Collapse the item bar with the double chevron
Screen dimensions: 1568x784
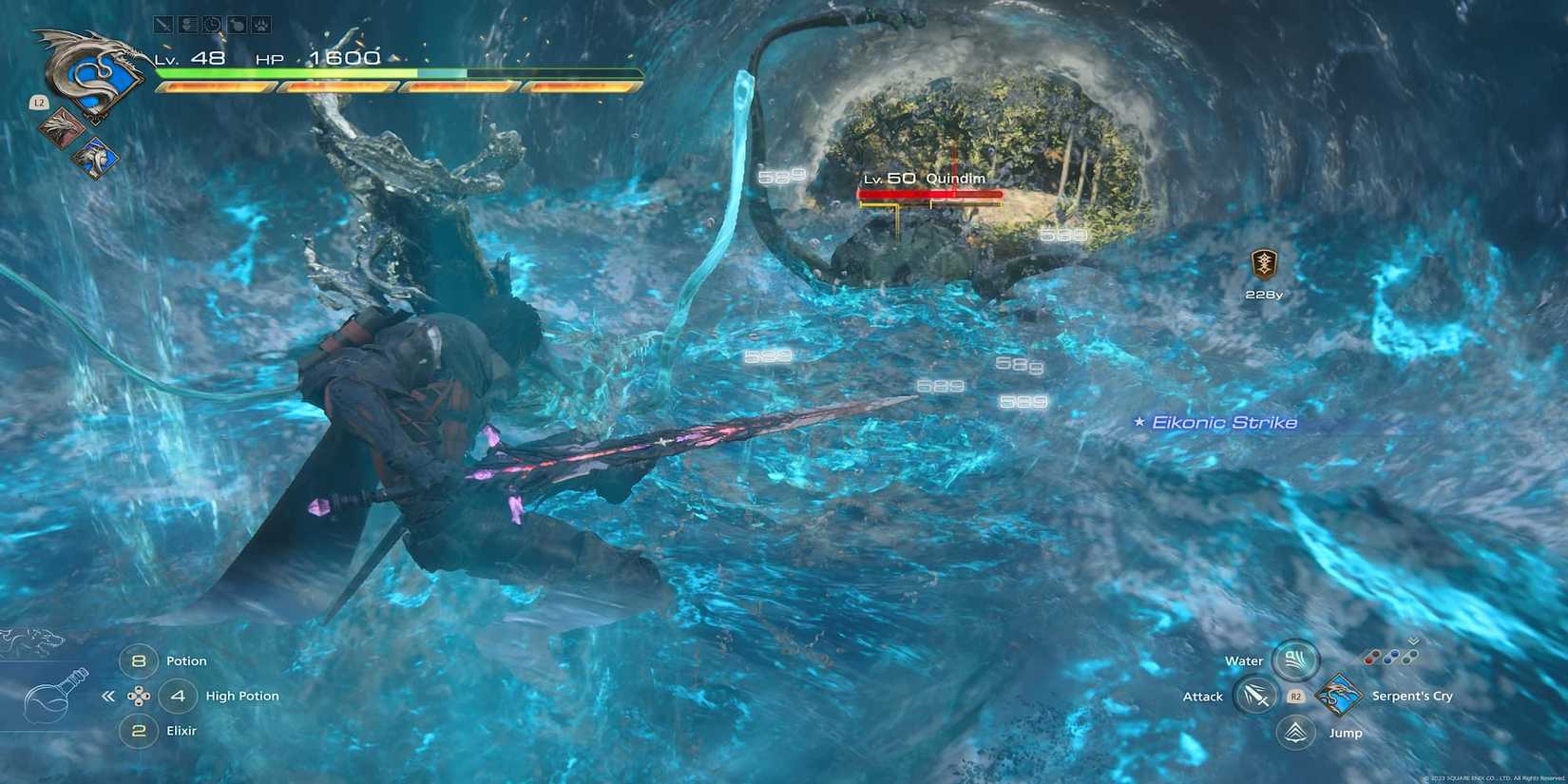click(x=109, y=696)
